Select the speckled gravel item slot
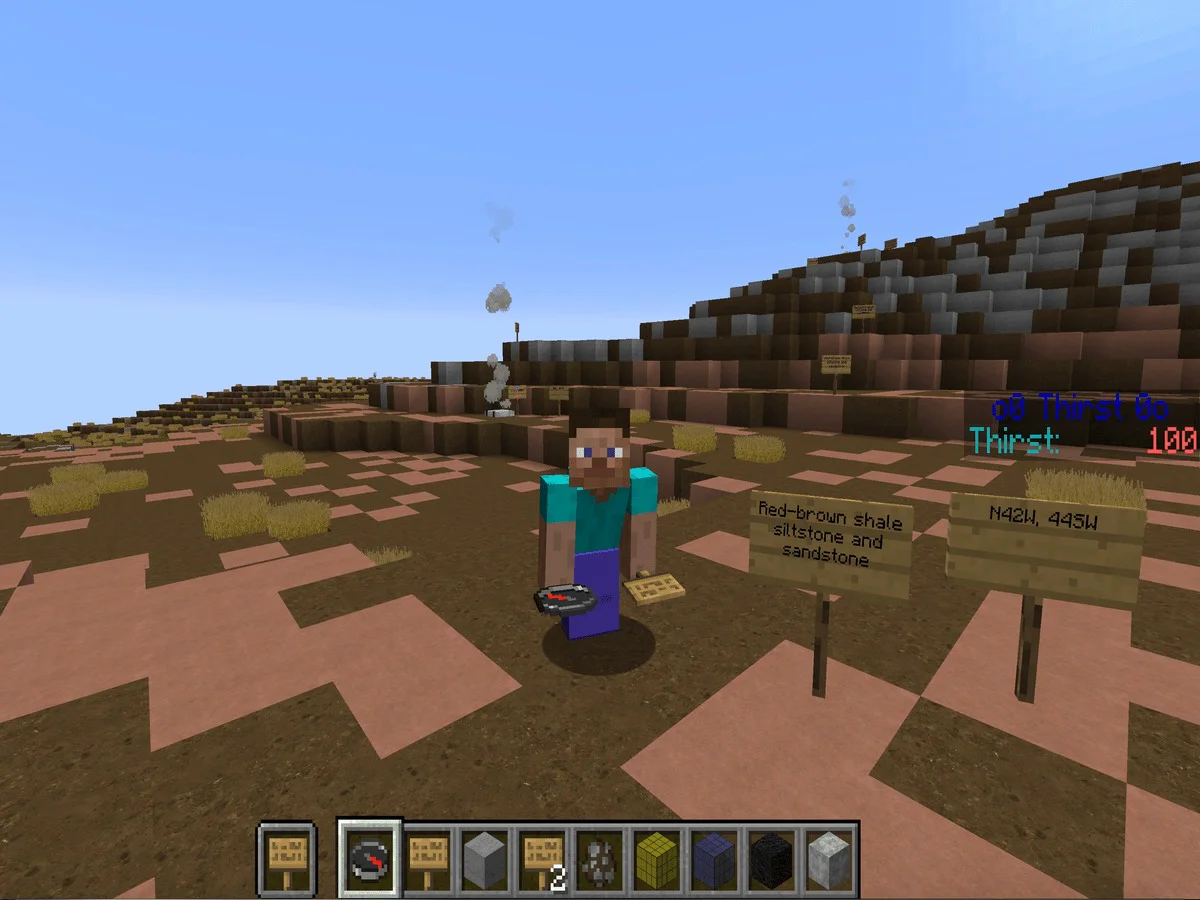Viewport: 1200px width, 900px height. (x=601, y=859)
